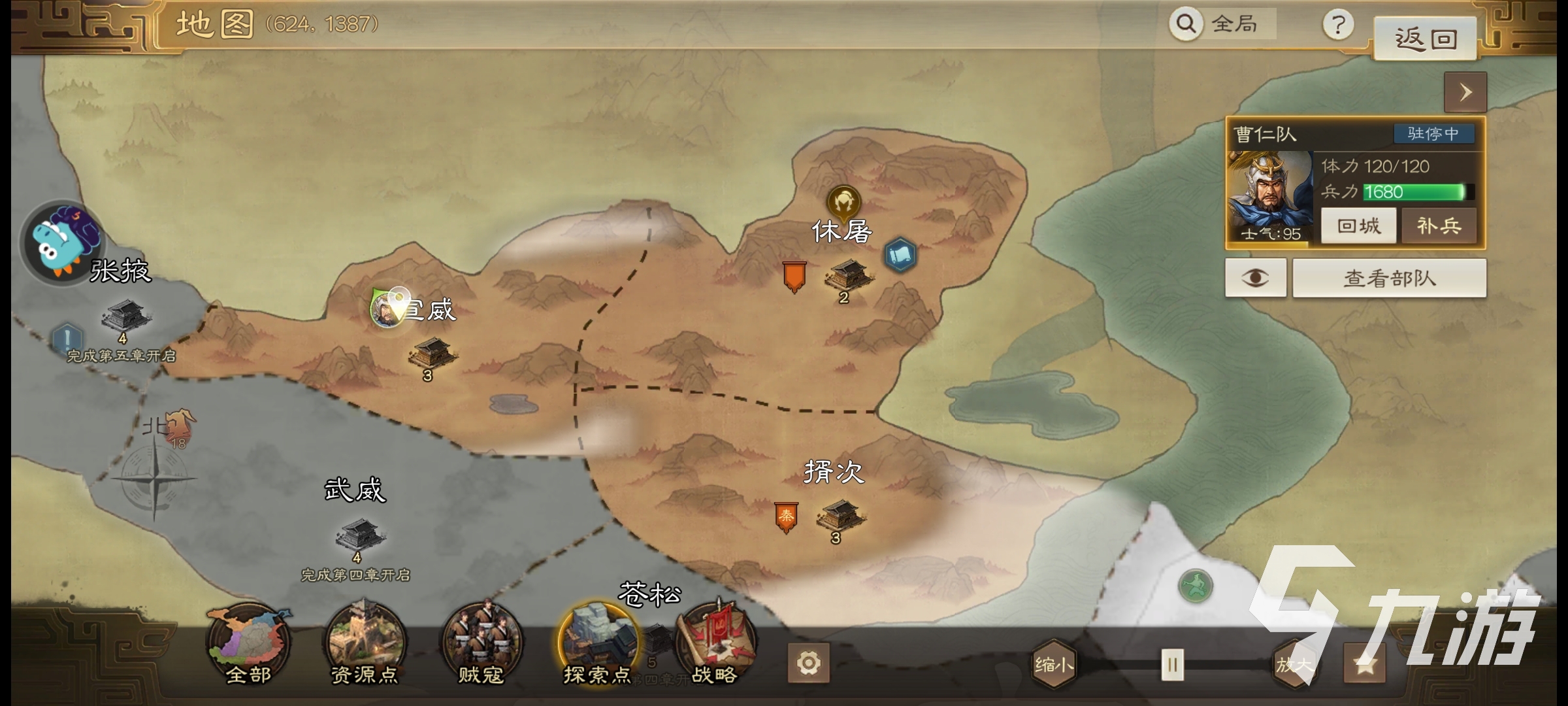The image size is (1568, 706).
Task: Replenish troops with 补兵
Action: [1439, 226]
